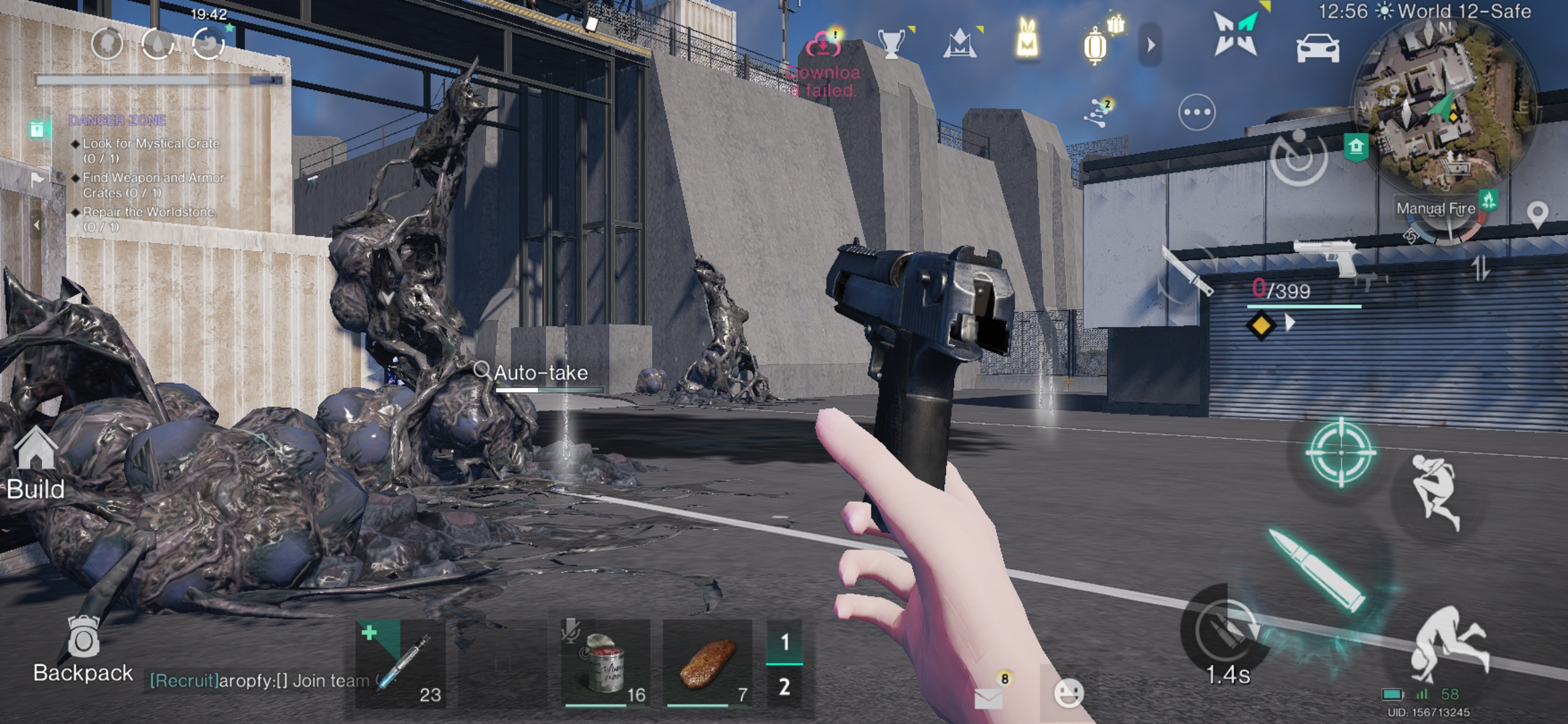Eat the grilled meat item
Image resolution: width=1568 pixels, height=724 pixels.
pyautogui.click(x=708, y=663)
